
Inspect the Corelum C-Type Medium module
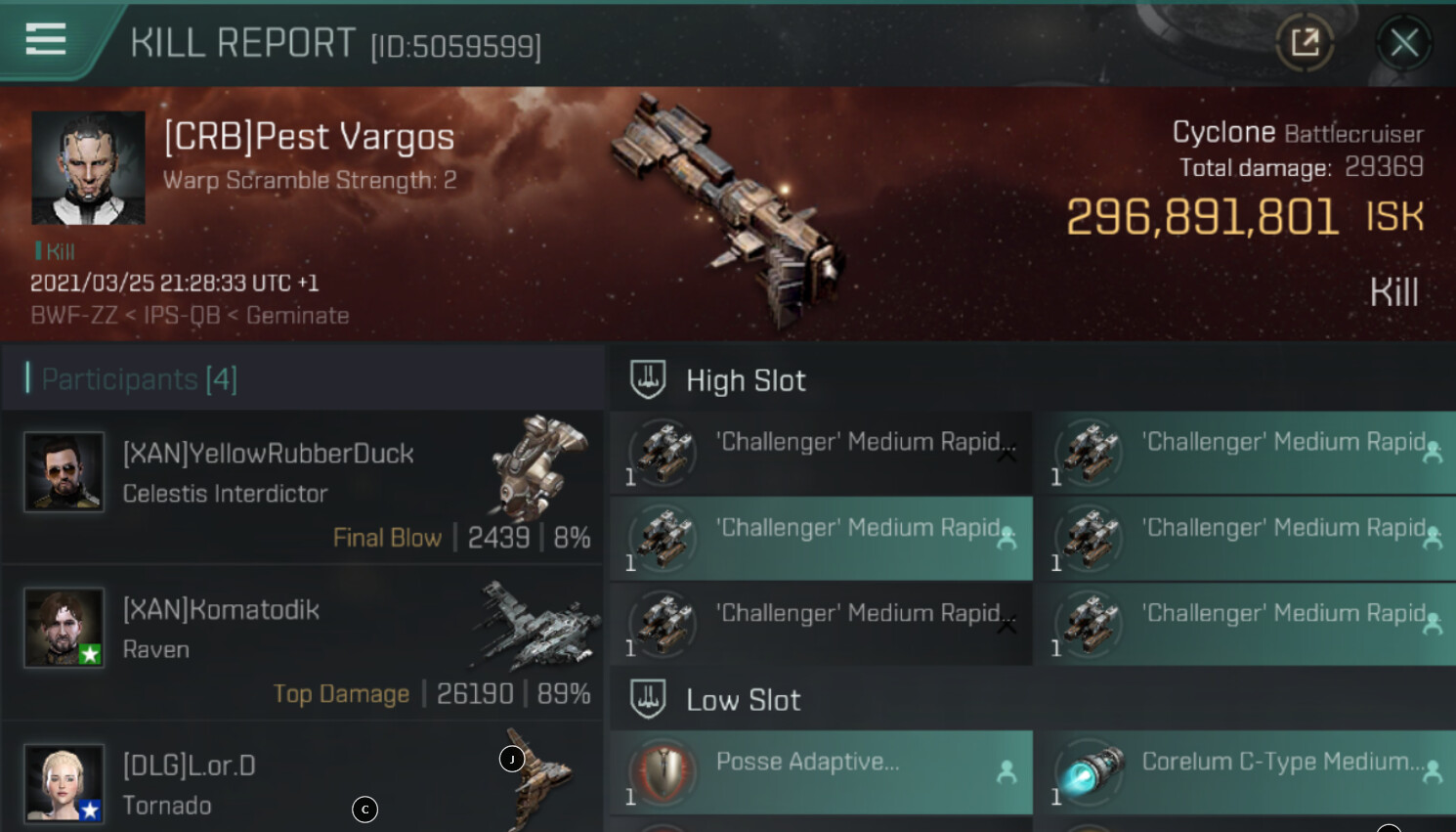click(x=1245, y=772)
